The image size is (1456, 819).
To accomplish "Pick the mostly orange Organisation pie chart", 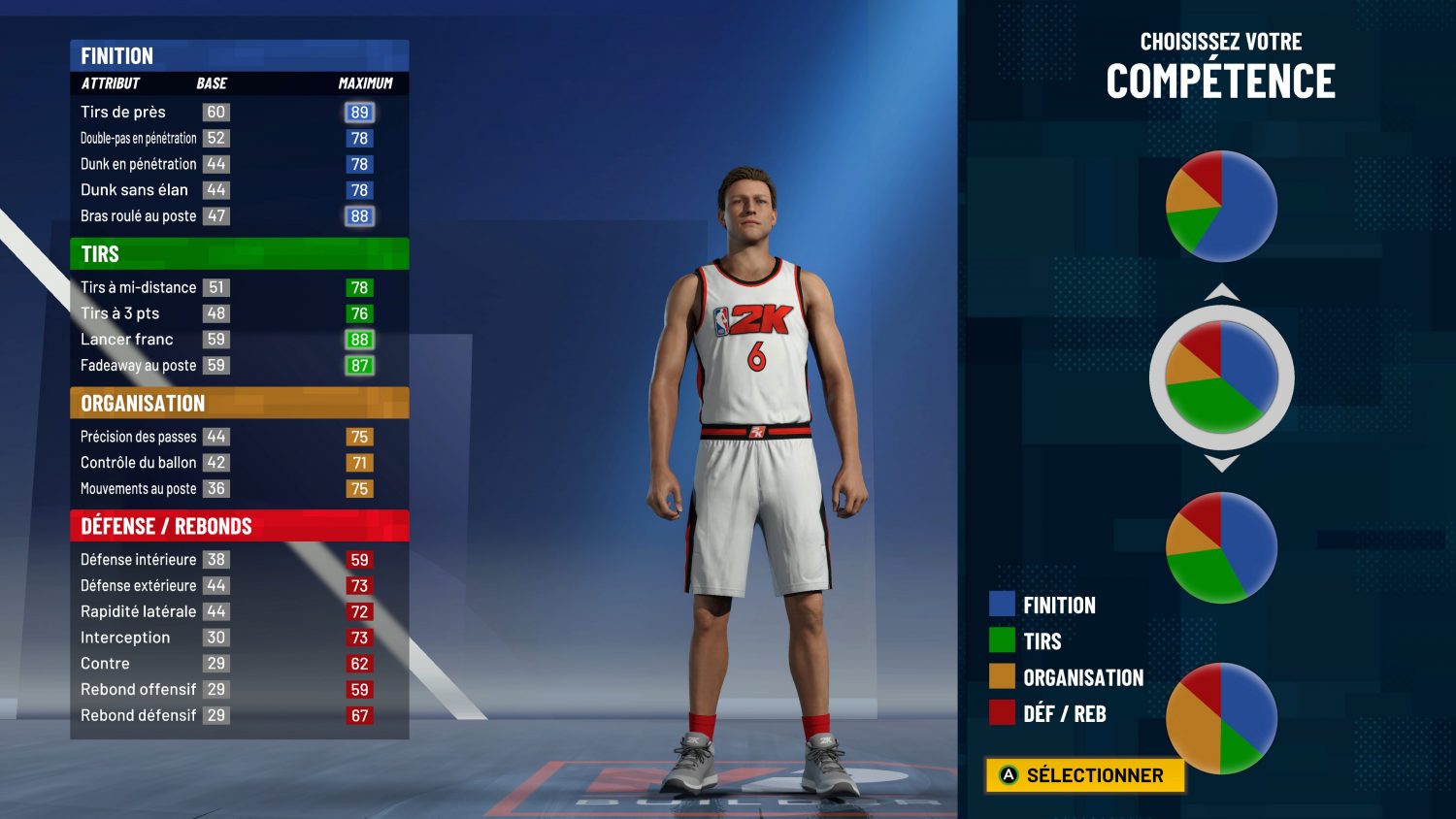I will pyautogui.click(x=1221, y=718).
